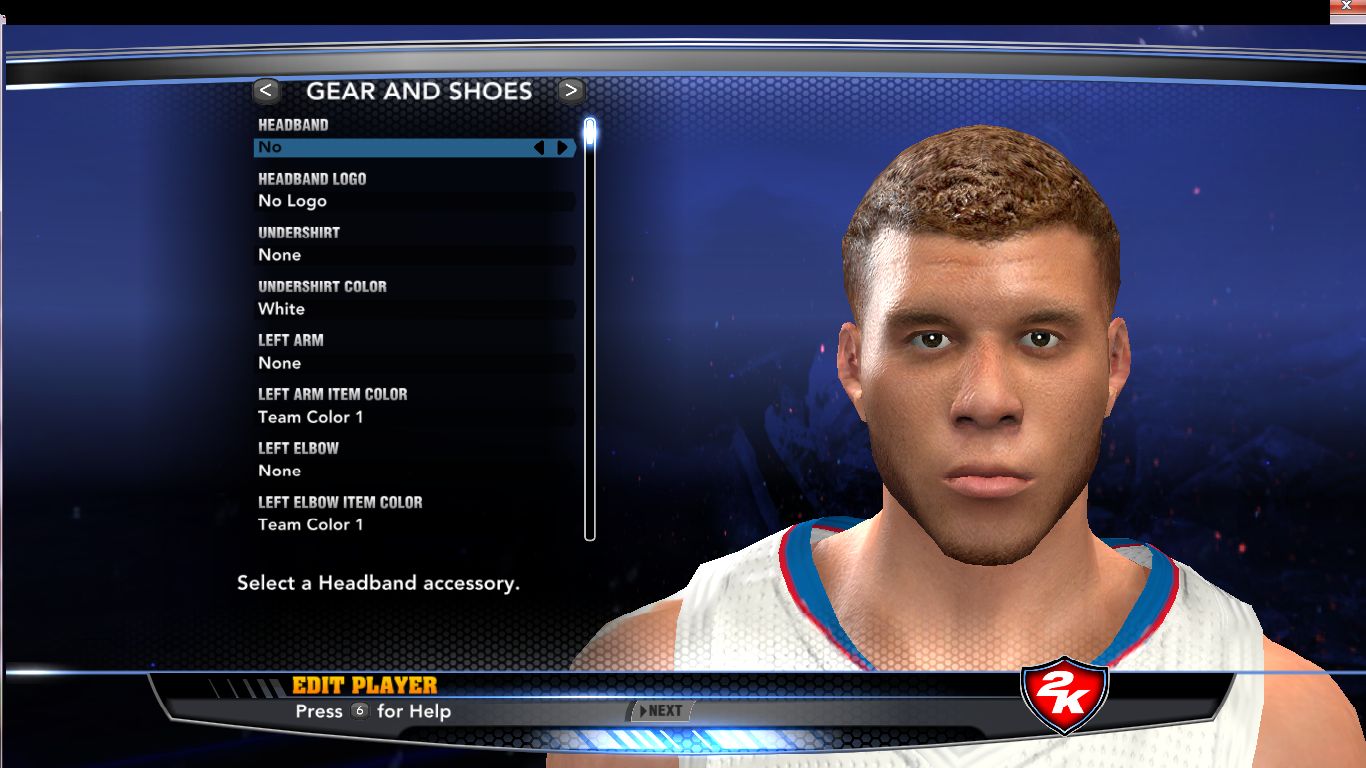The image size is (1366, 768).
Task: Close the game window
Action: [x=1346, y=7]
